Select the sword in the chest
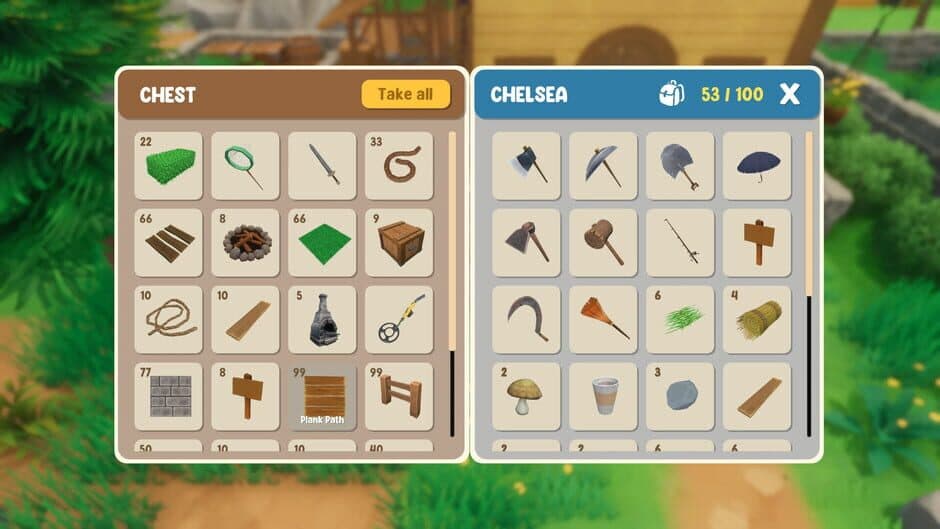This screenshot has width=940, height=529. 322,166
